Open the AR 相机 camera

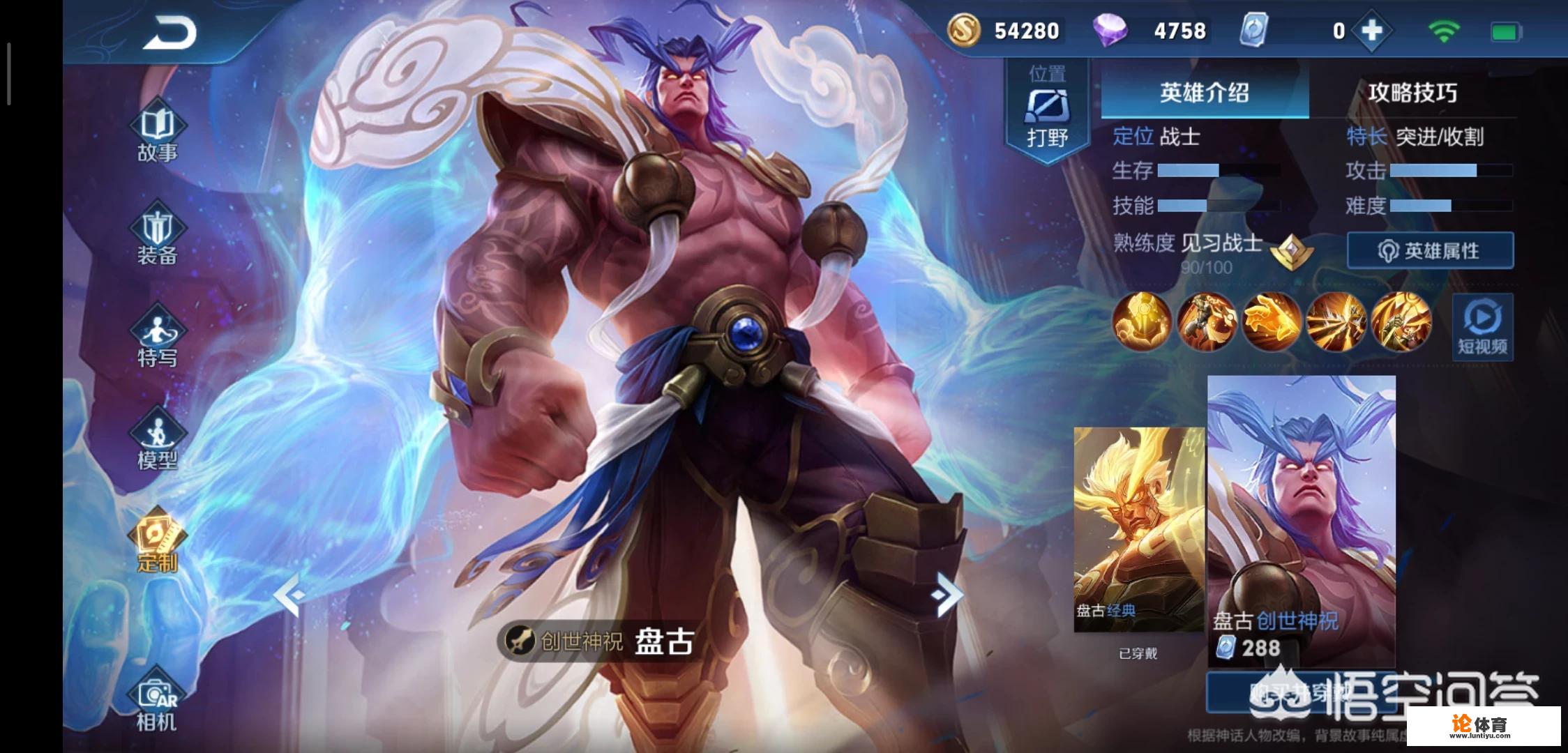(158, 703)
